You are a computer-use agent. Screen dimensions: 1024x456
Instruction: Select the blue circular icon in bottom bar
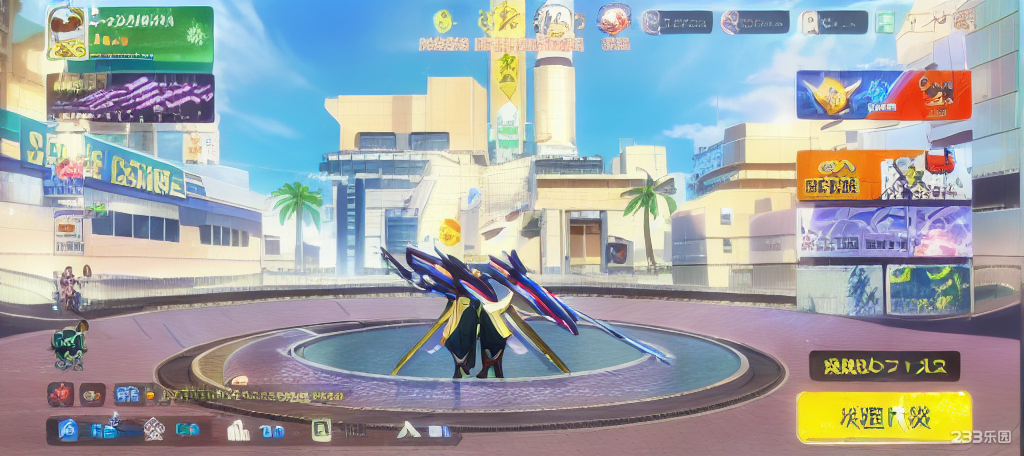[68, 431]
